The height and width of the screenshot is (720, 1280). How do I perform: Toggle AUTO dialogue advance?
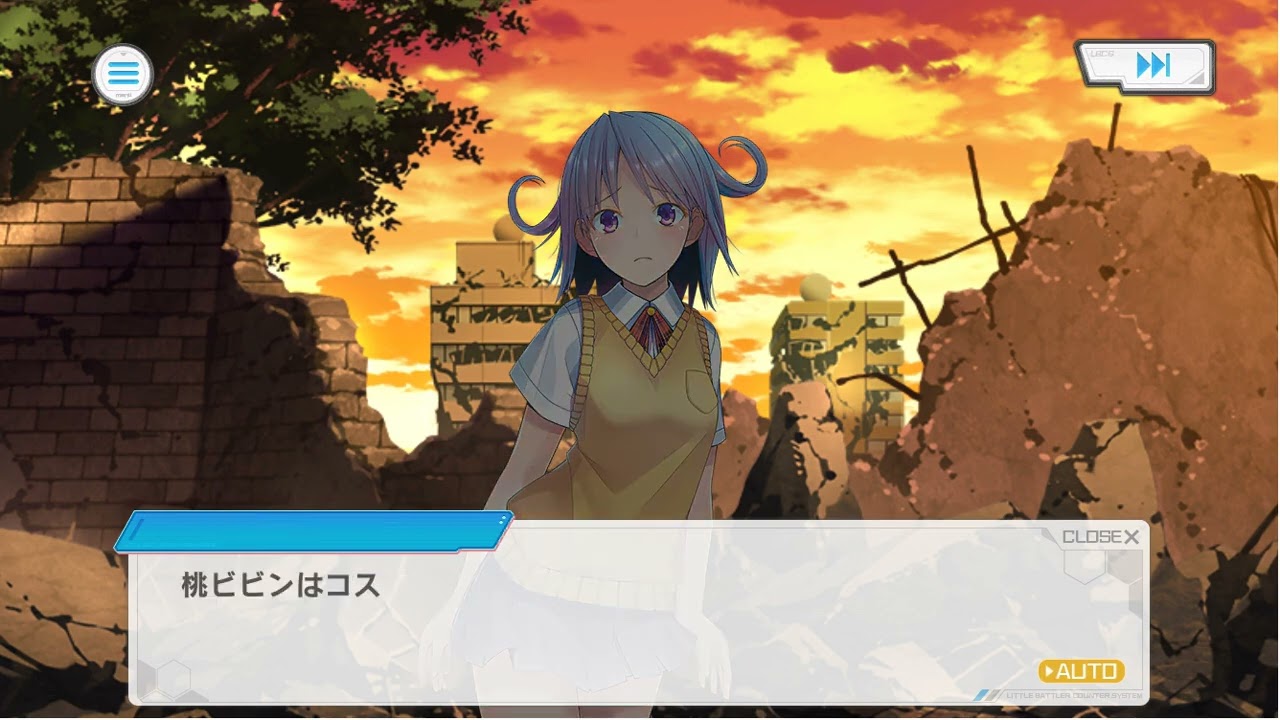[x=1081, y=671]
